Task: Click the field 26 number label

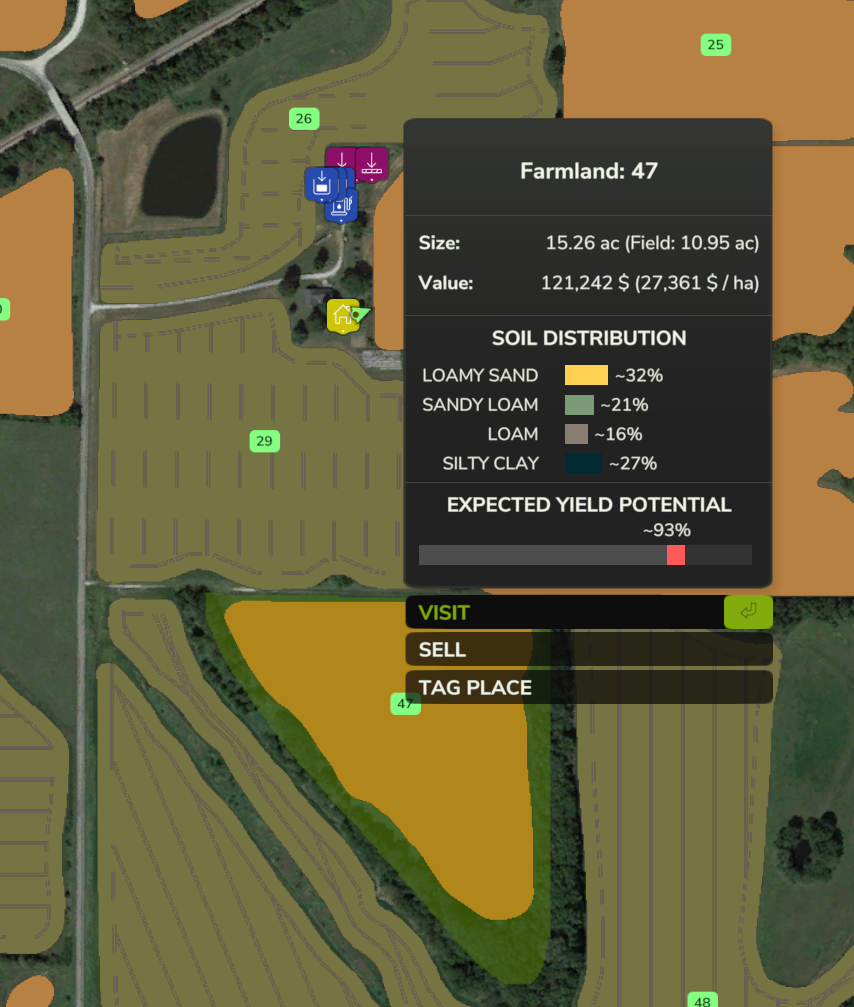Action: coord(304,119)
